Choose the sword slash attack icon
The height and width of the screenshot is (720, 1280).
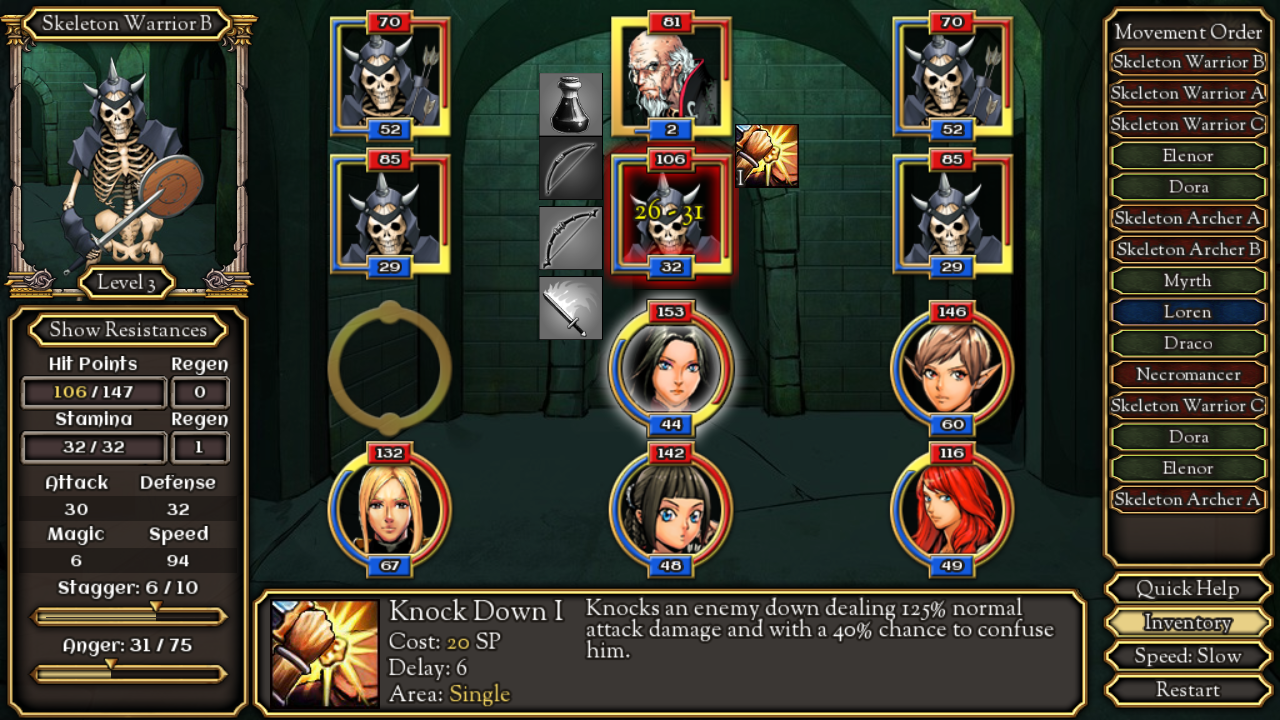pyautogui.click(x=571, y=308)
